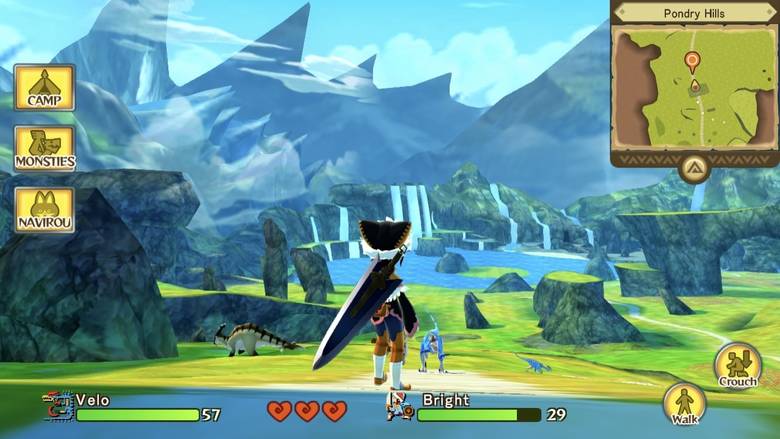780x439 pixels.
Task: Toggle the Walk button
Action: click(685, 404)
